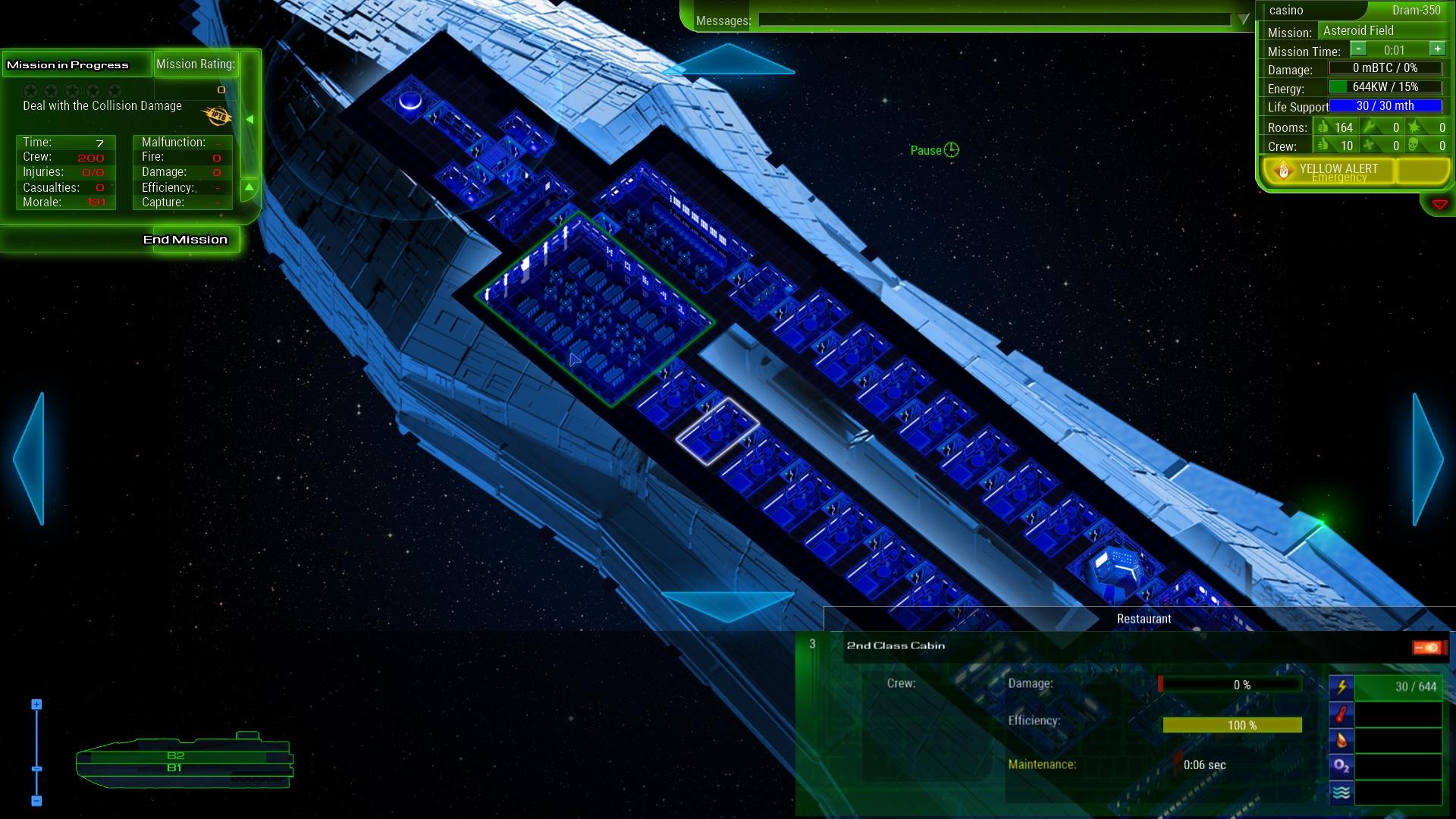Screen dimensions: 1456x819
Task: Collapse the mission panel side chevron
Action: [250, 118]
